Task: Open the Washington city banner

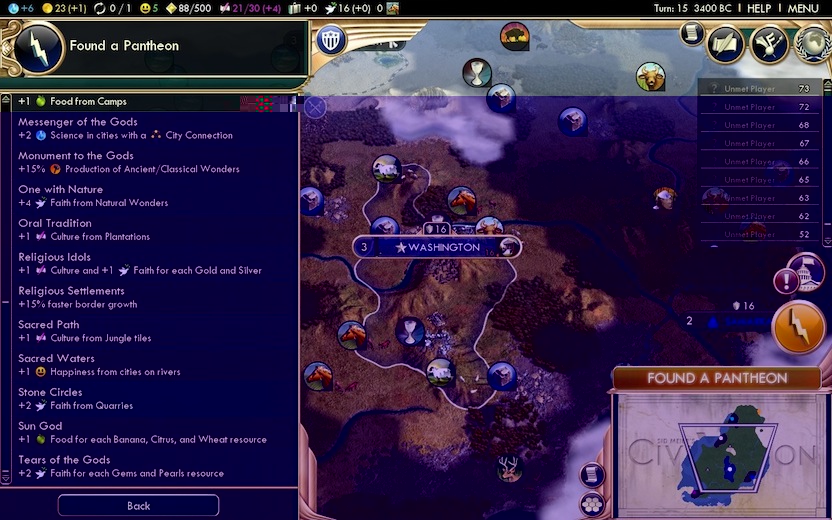Action: (436, 247)
